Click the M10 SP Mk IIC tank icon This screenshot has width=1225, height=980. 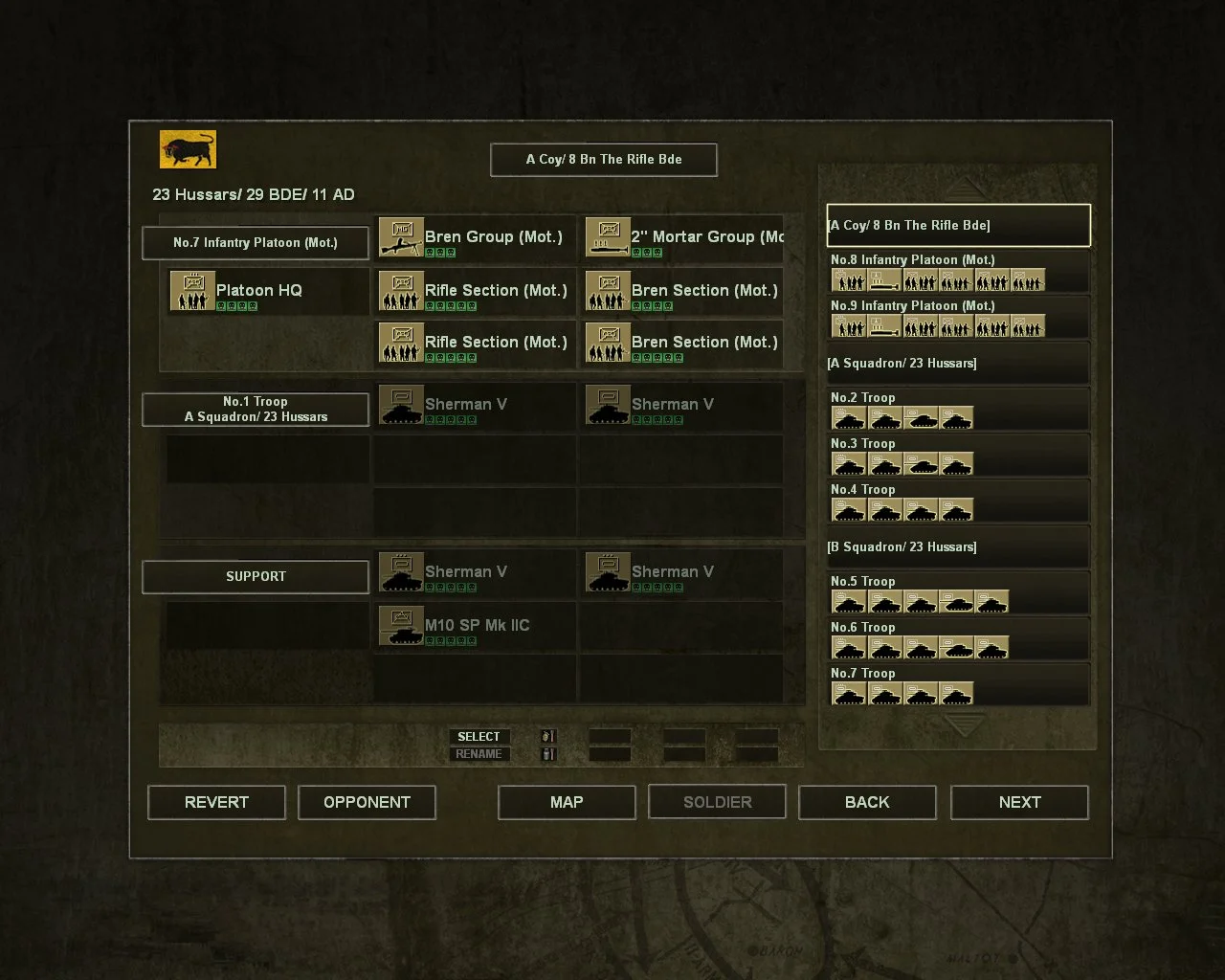tap(401, 625)
